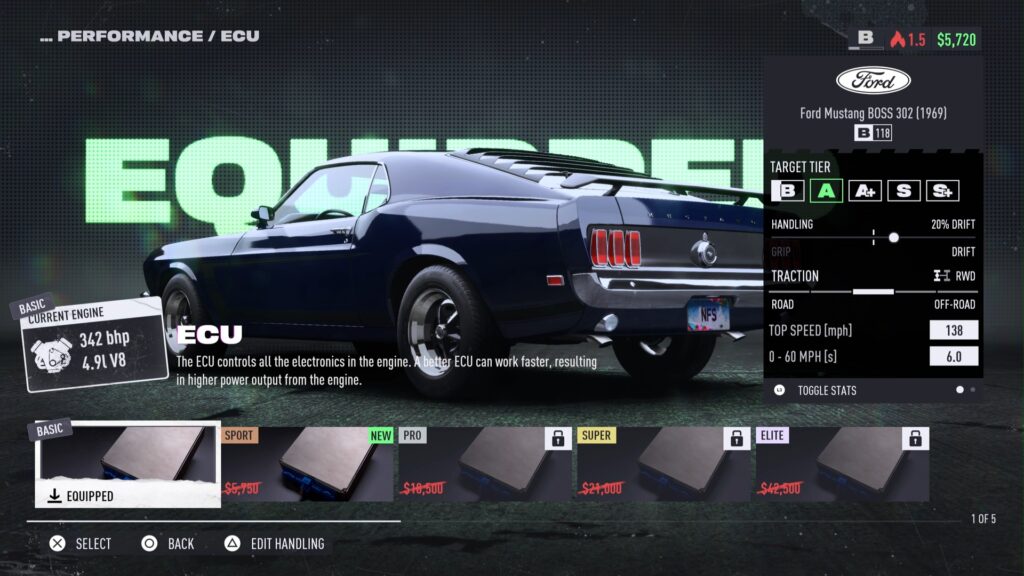The width and height of the screenshot is (1024, 576).
Task: Set target tier to A
Action: pyautogui.click(x=826, y=190)
